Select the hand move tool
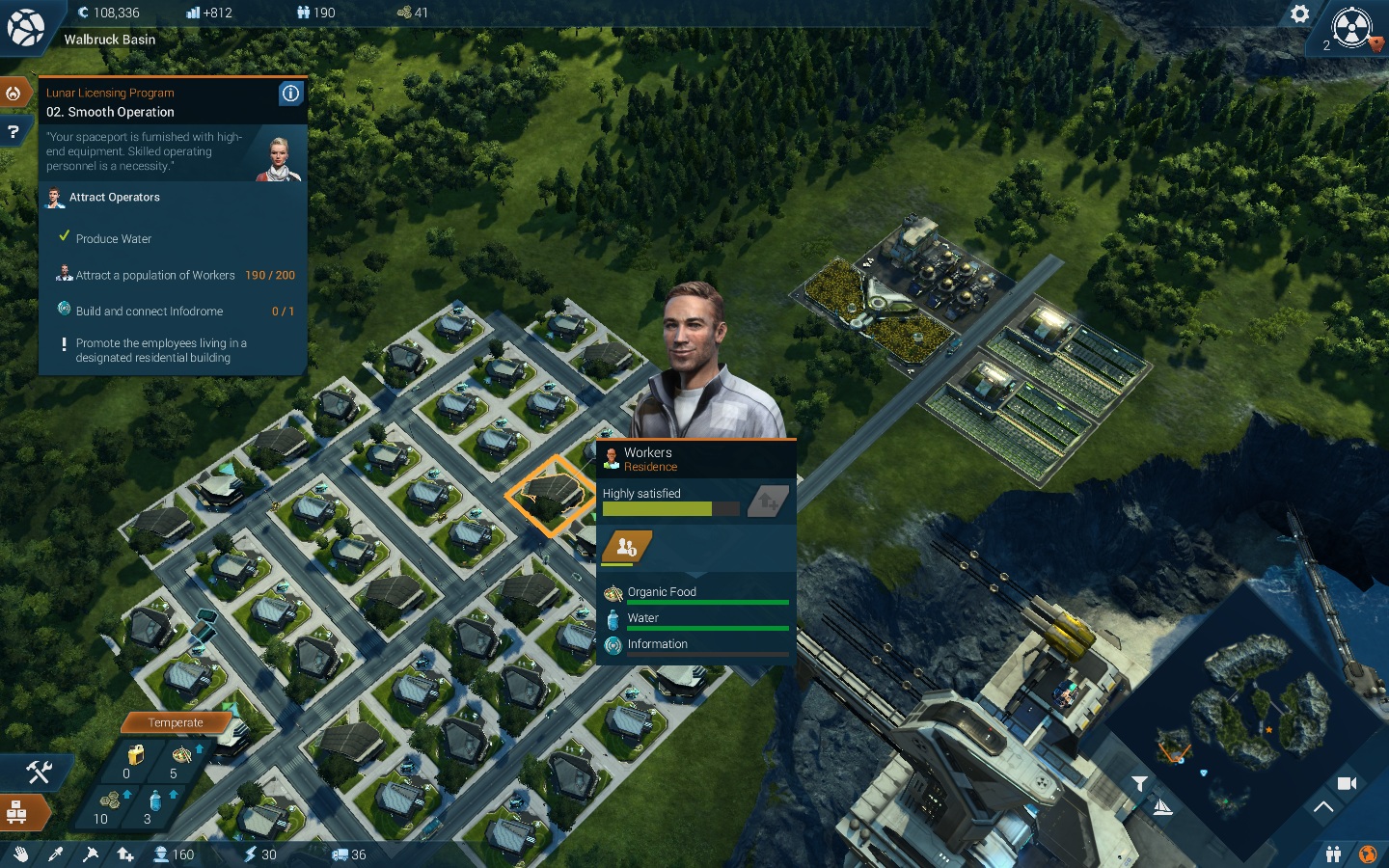Screen dimensions: 1389x868 tap(21, 854)
